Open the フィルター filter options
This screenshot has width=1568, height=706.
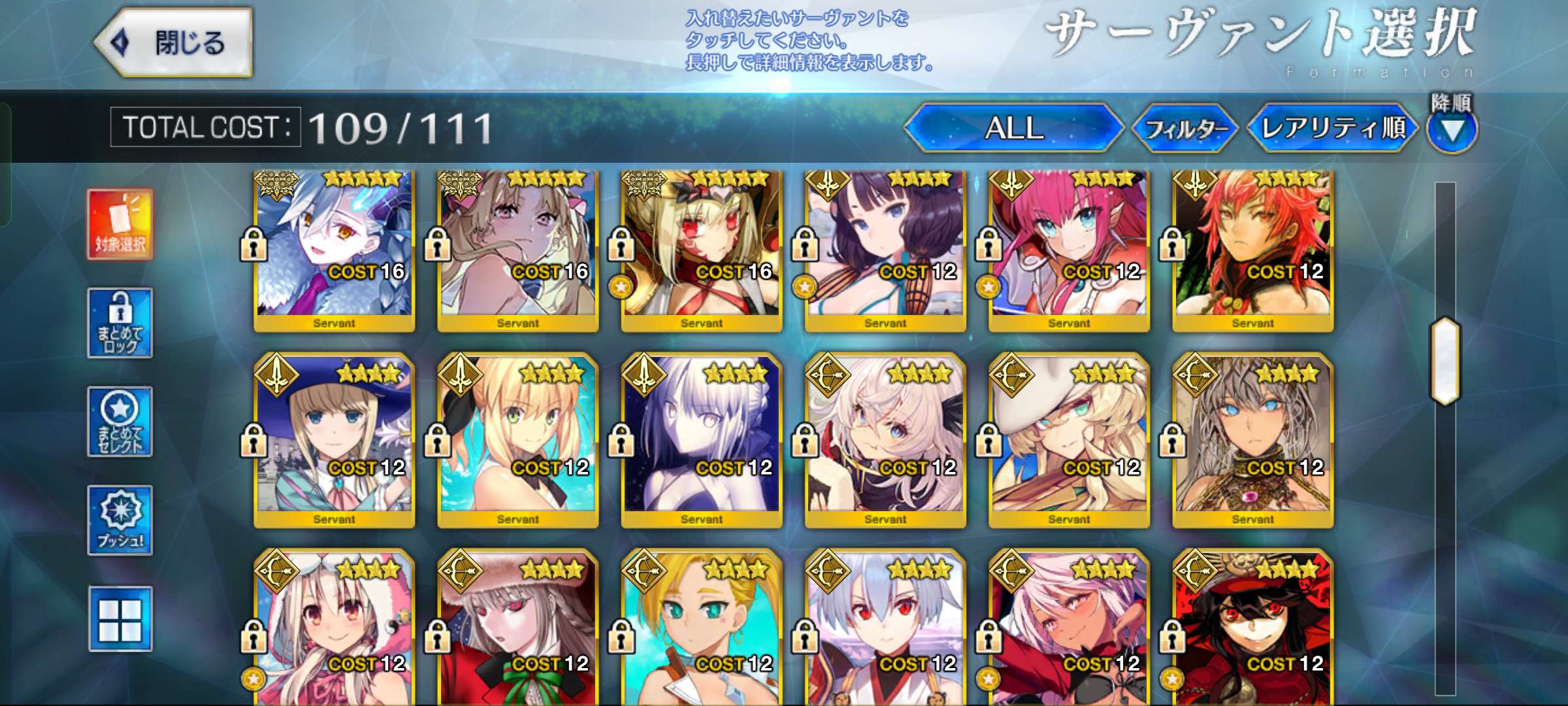pyautogui.click(x=1185, y=129)
